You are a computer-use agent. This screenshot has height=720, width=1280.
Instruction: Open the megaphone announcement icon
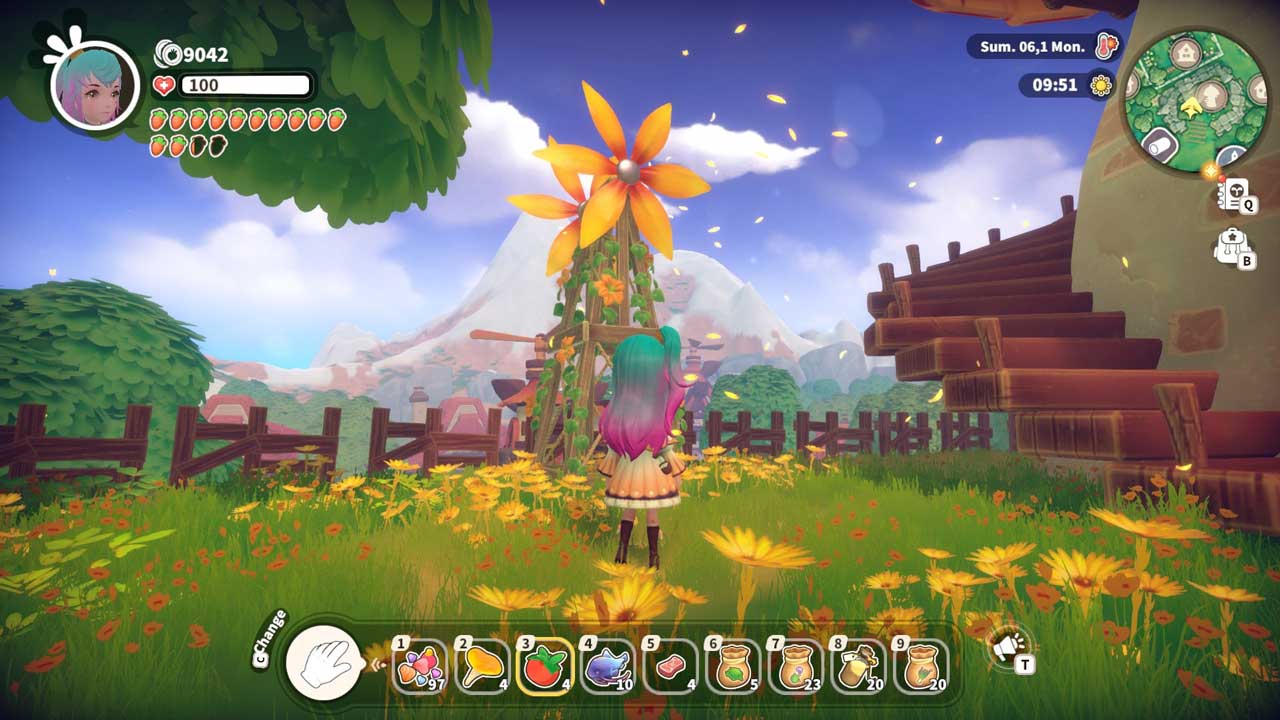(1008, 647)
